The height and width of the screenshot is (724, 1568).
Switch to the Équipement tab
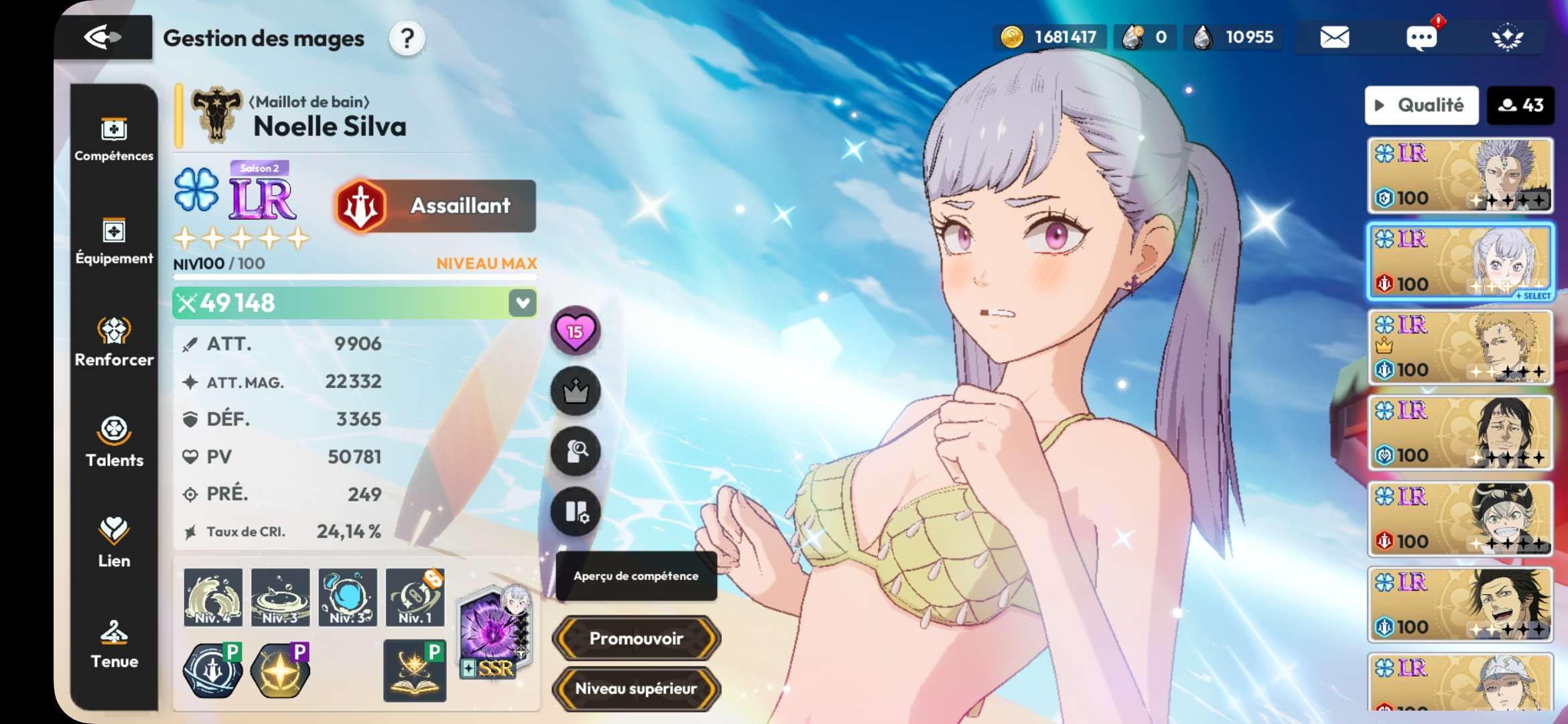tap(114, 241)
